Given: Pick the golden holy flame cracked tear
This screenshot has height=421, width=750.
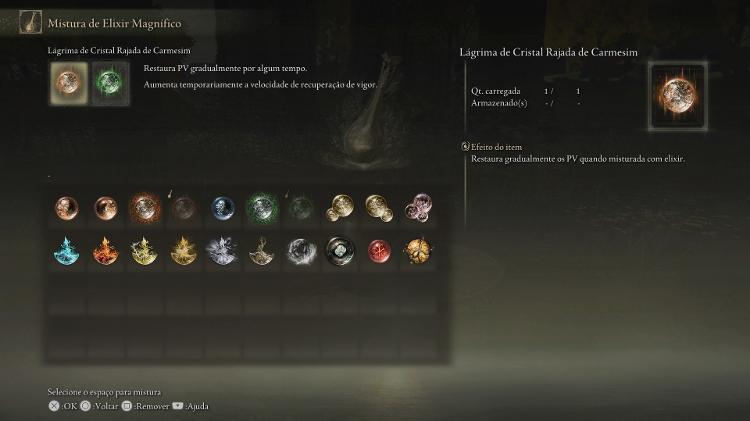Looking at the screenshot, I should pos(183,251).
